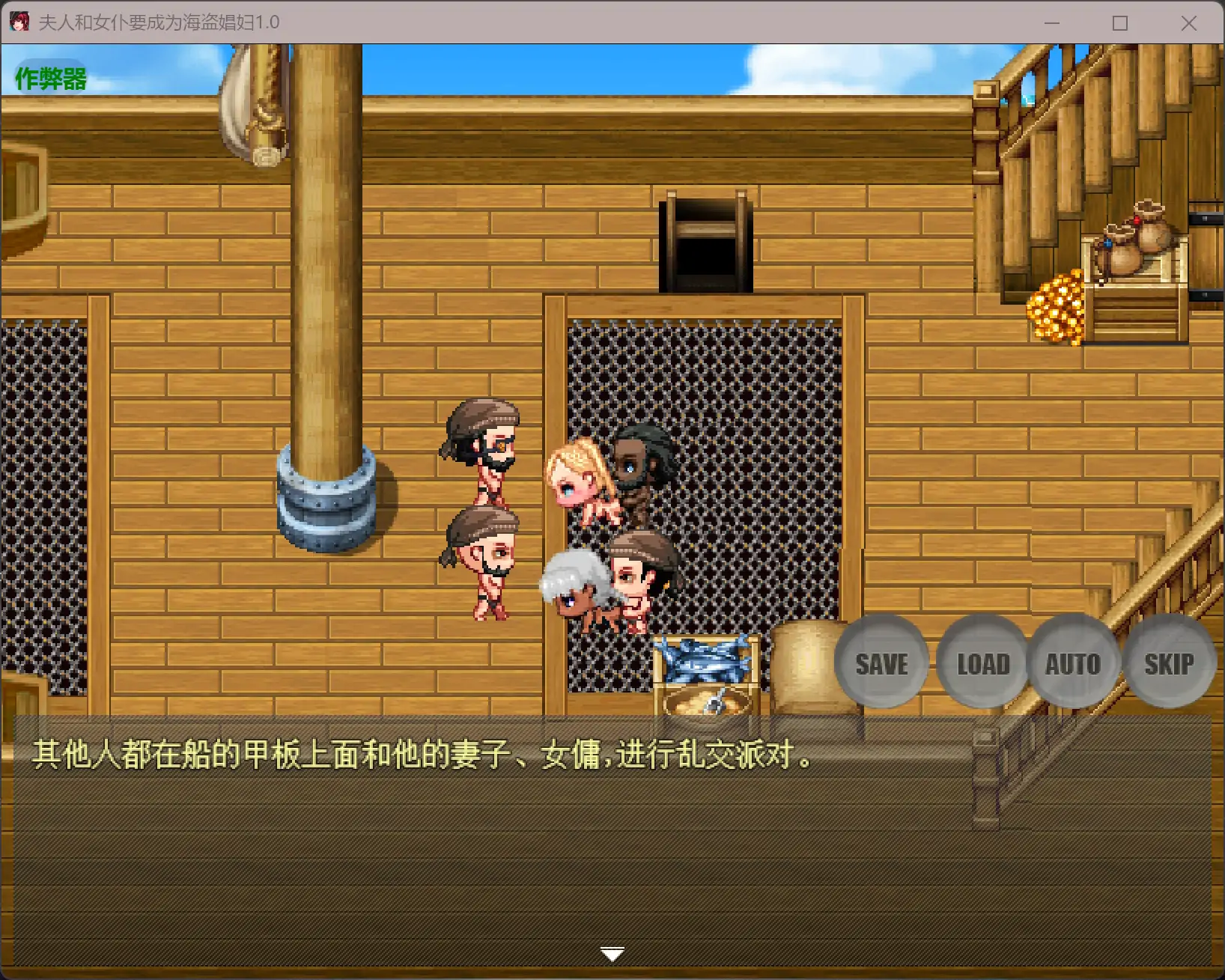1225x980 pixels.
Task: Click the game icon in the title bar
Action: (19, 22)
